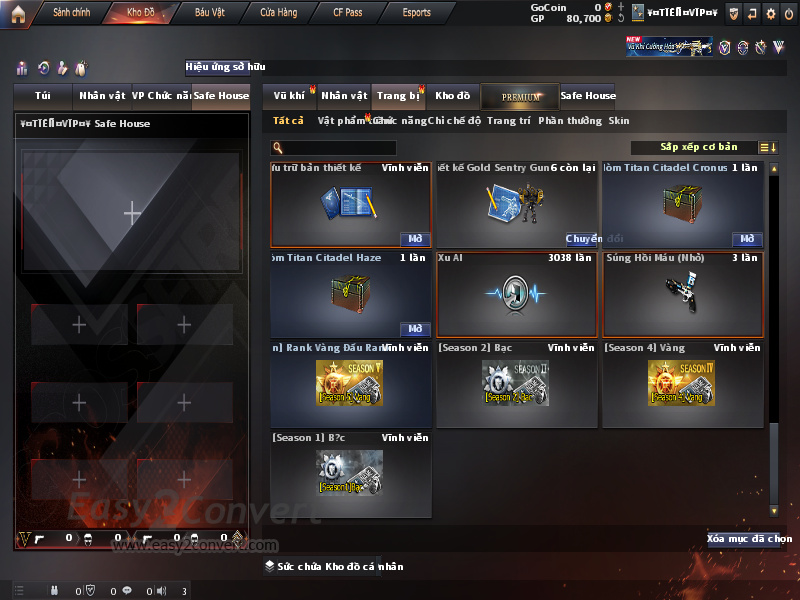The image size is (800, 600).
Task: Select the Trang bị category tab
Action: coord(398,96)
